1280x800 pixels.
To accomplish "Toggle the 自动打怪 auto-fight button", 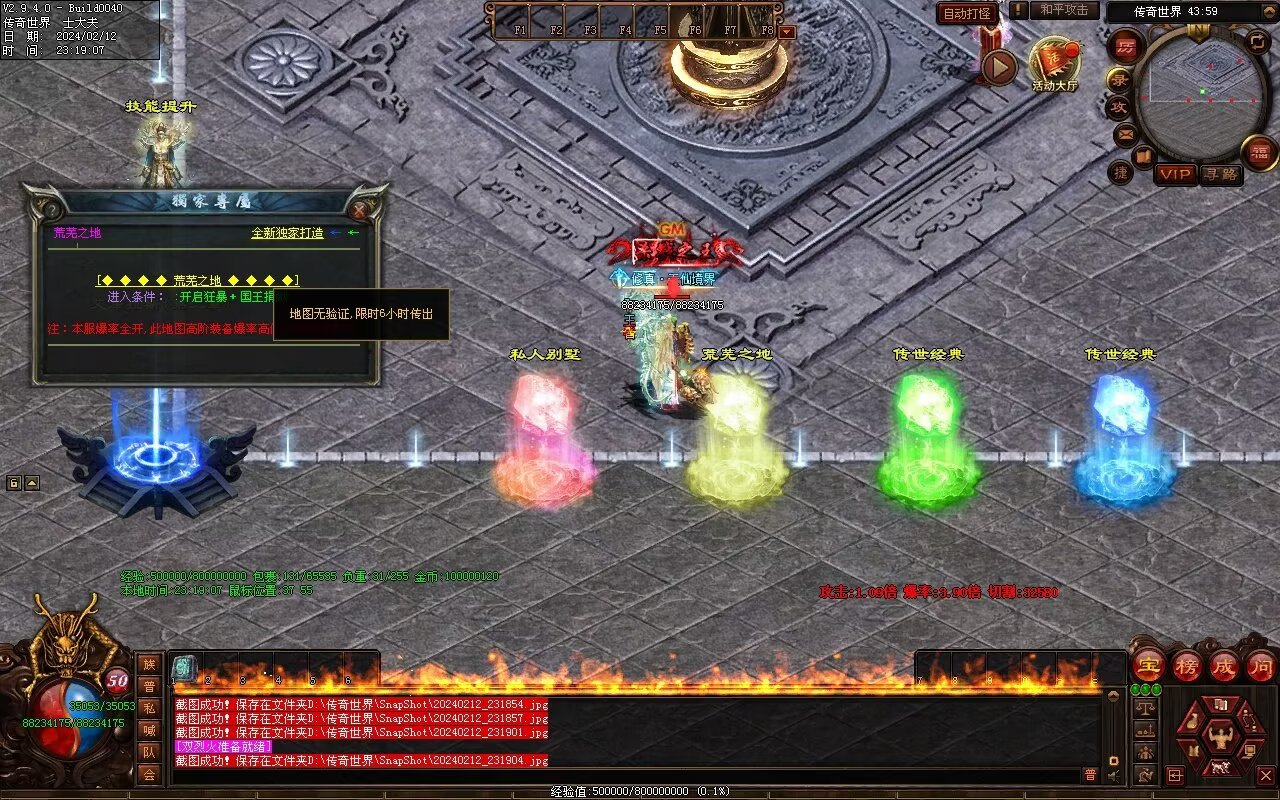I will (967, 13).
